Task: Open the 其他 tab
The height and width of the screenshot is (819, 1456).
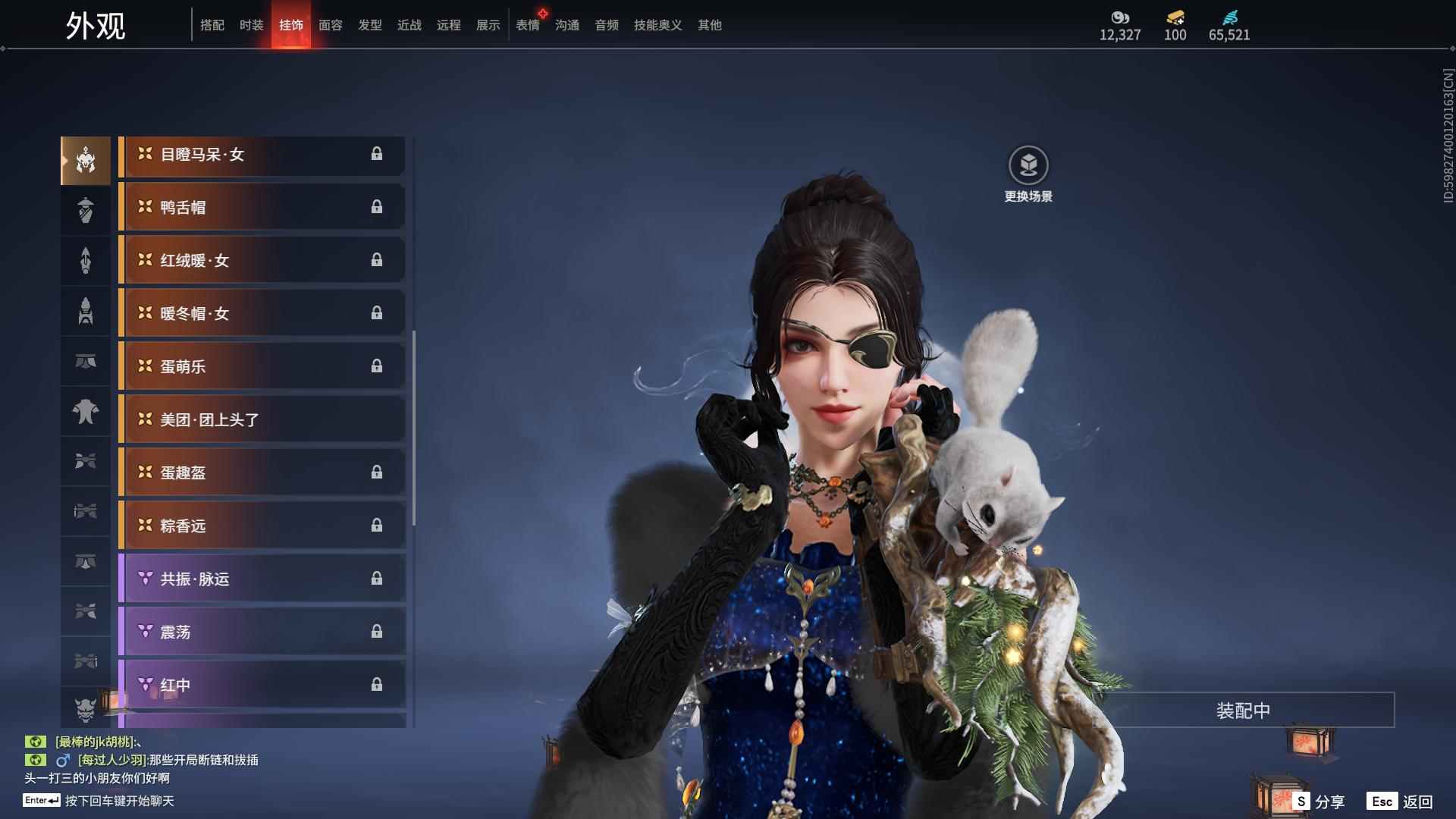Action: point(710,25)
